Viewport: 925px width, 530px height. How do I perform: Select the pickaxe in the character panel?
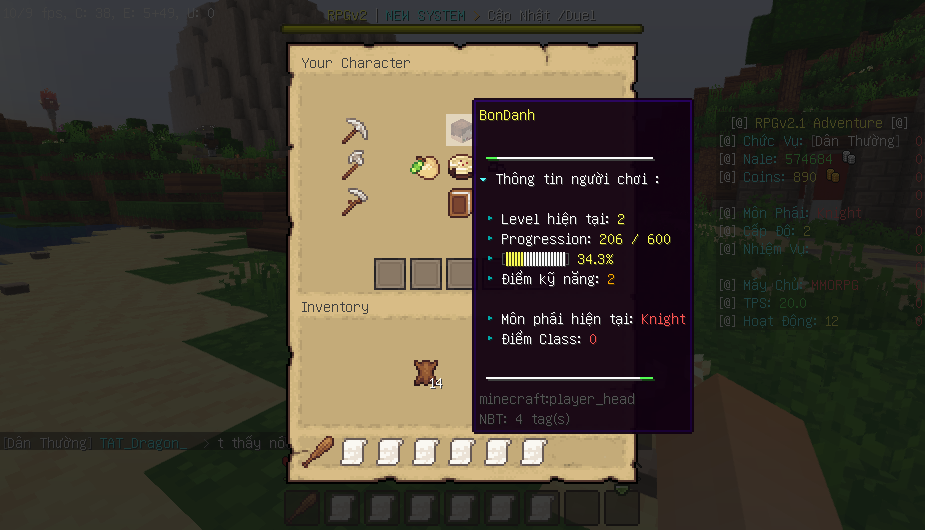(355, 130)
